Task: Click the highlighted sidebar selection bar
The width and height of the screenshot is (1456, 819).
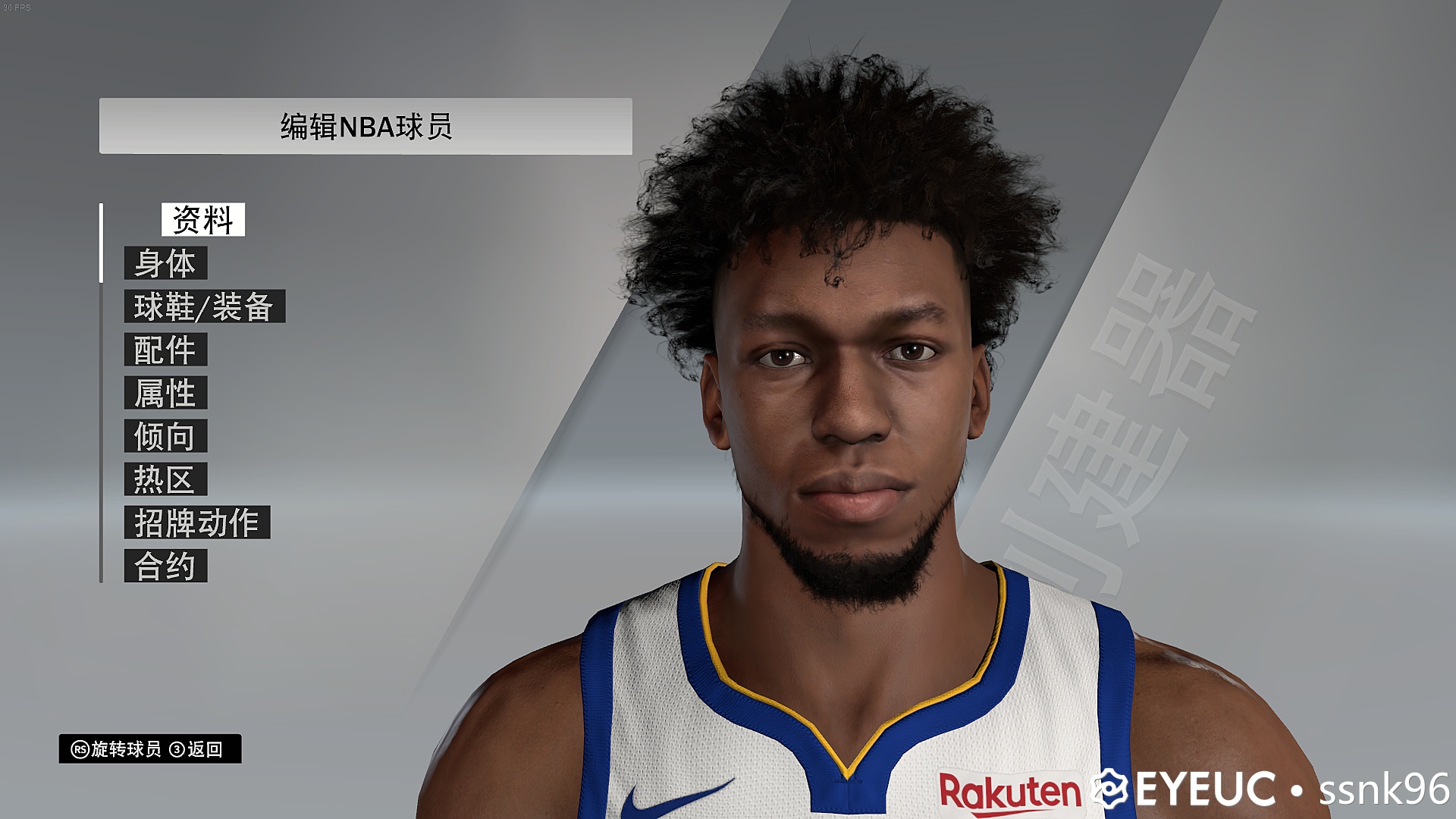Action: click(x=100, y=243)
